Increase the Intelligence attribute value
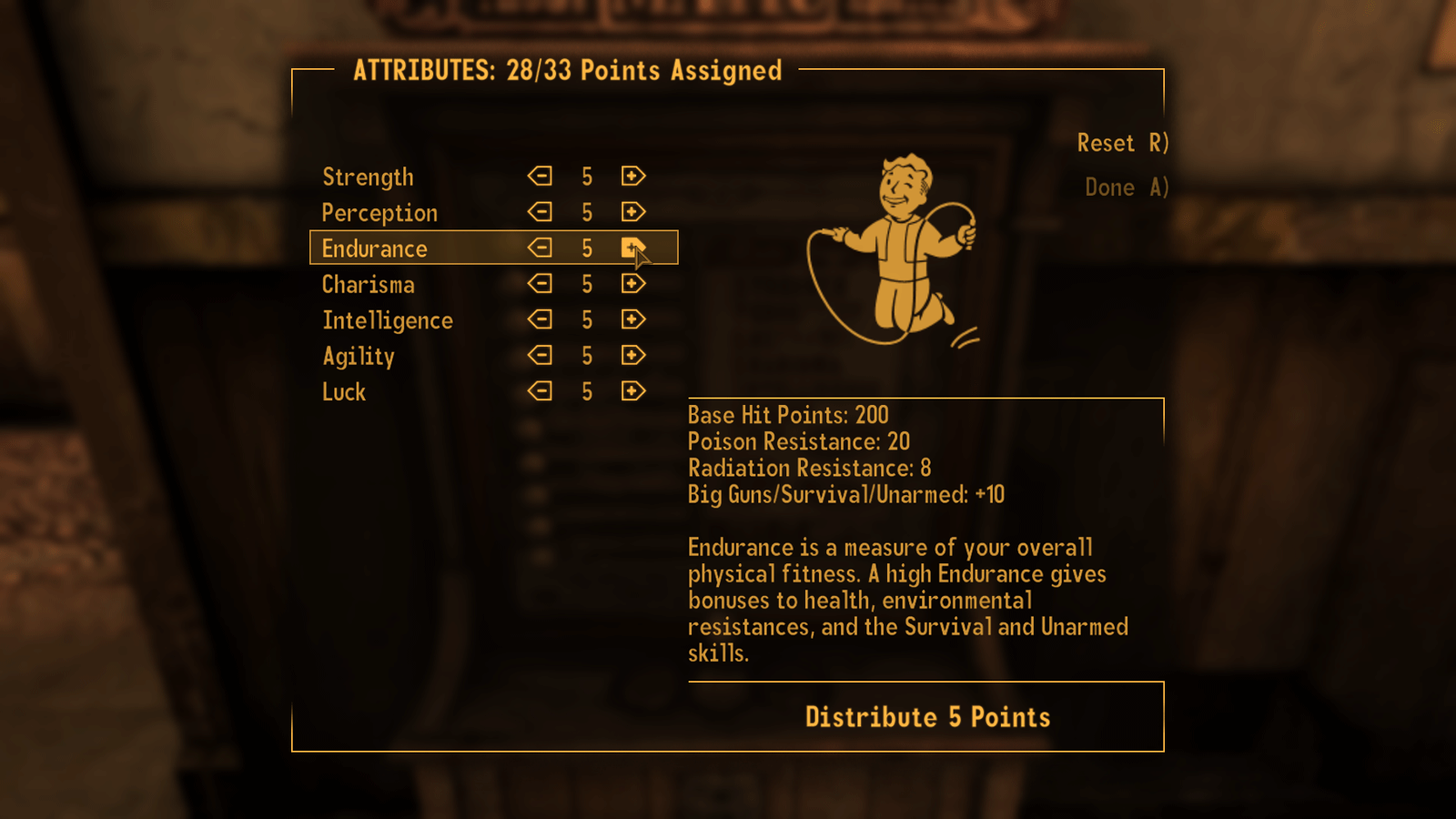The image size is (1456, 819). click(x=634, y=319)
